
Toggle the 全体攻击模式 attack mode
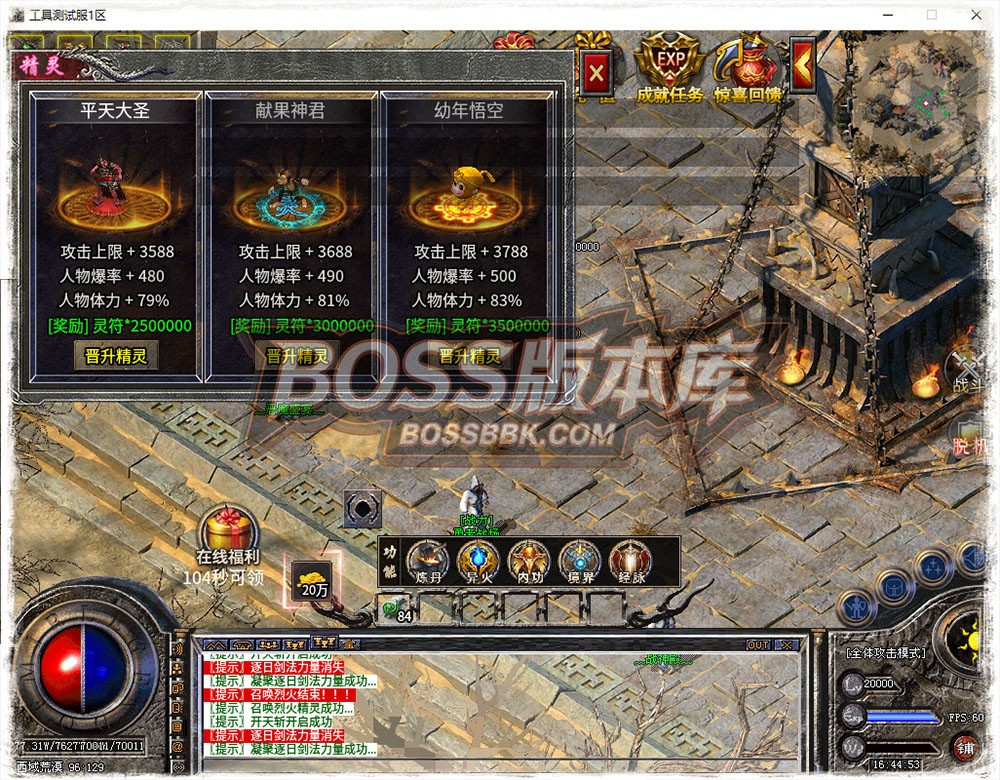pyautogui.click(x=885, y=653)
